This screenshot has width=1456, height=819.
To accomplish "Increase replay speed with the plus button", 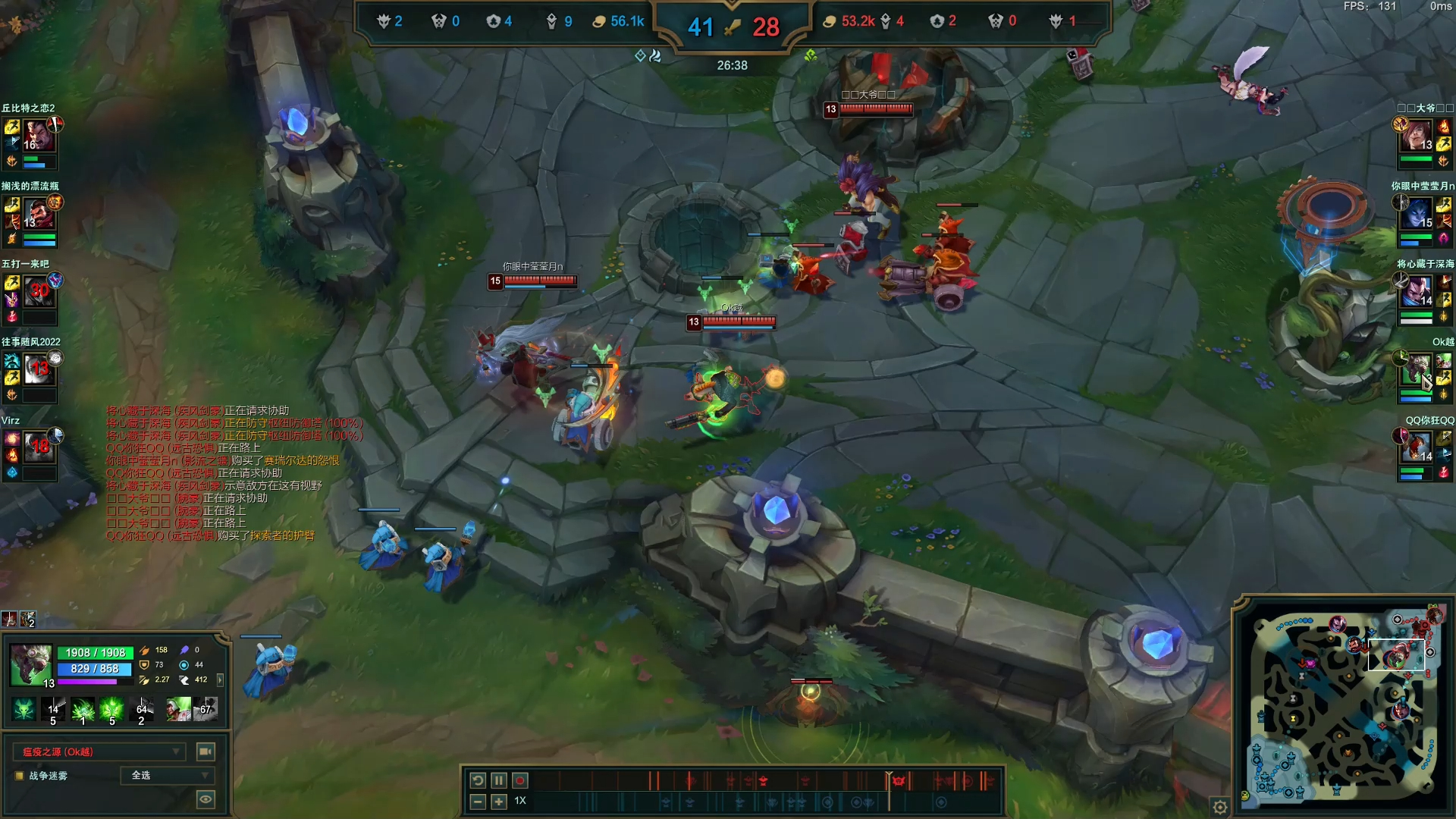I will coord(498,802).
